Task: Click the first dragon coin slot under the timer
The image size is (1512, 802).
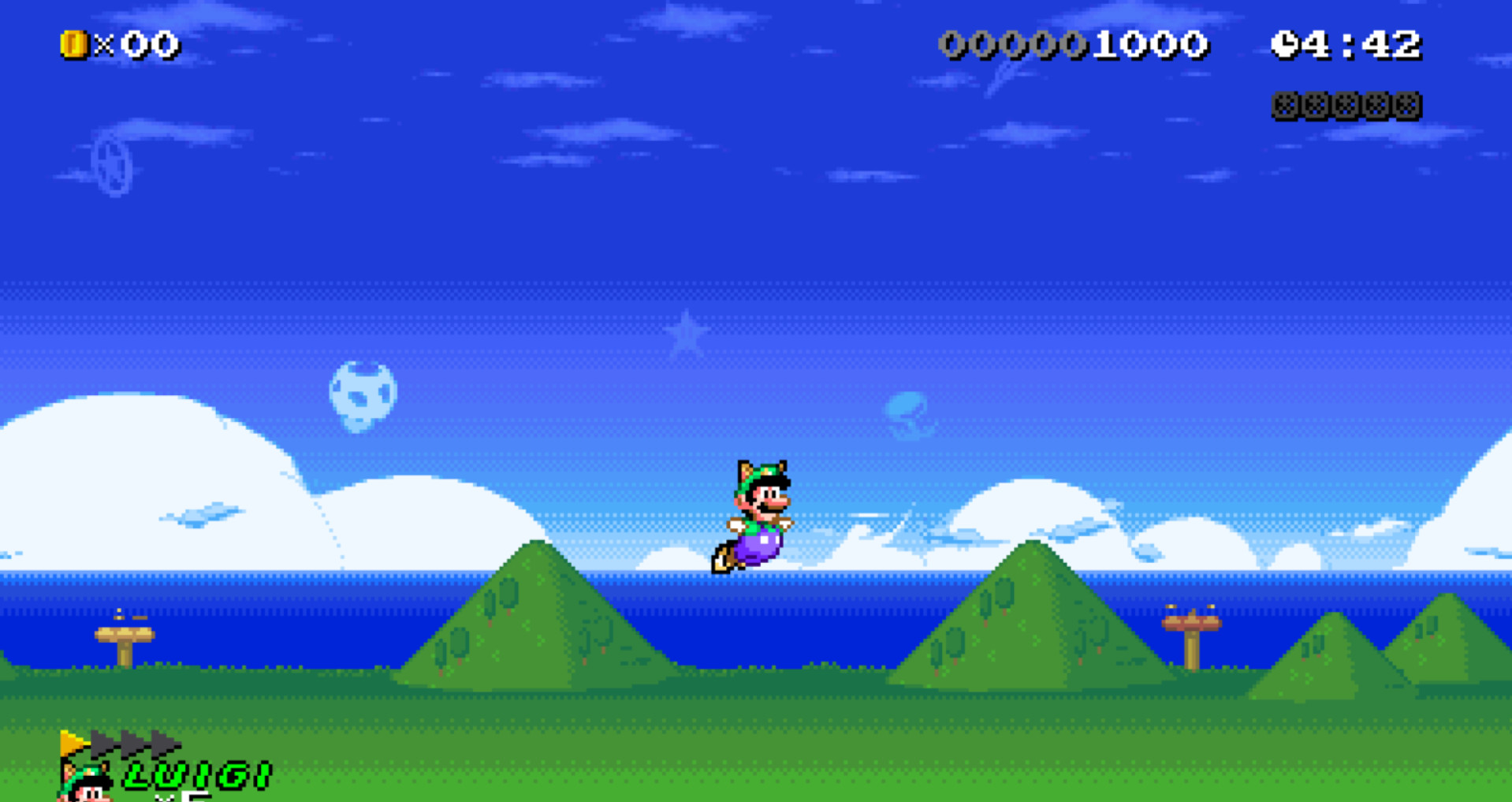Action: [x=1283, y=103]
